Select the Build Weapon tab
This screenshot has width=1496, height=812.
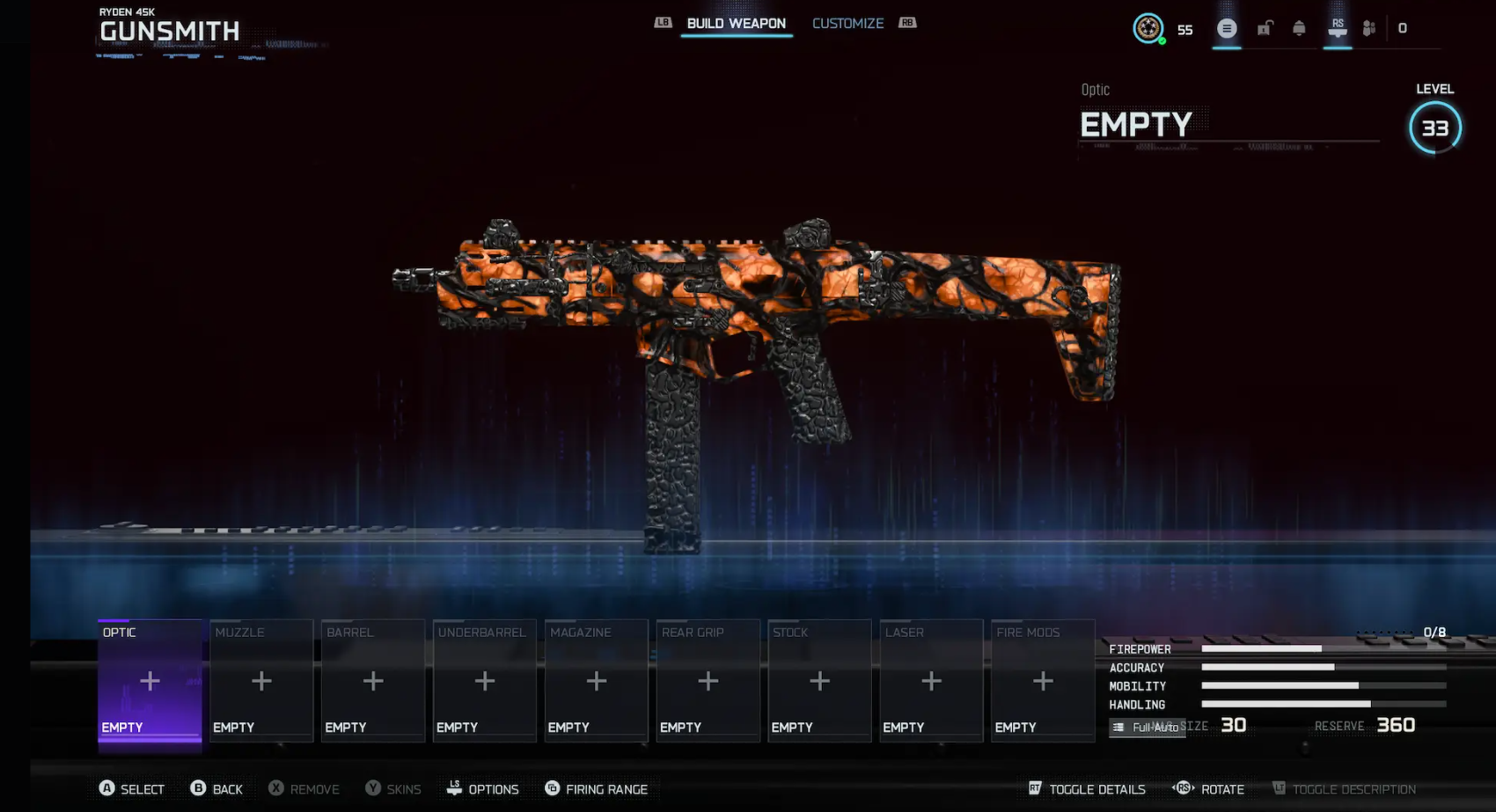click(736, 24)
